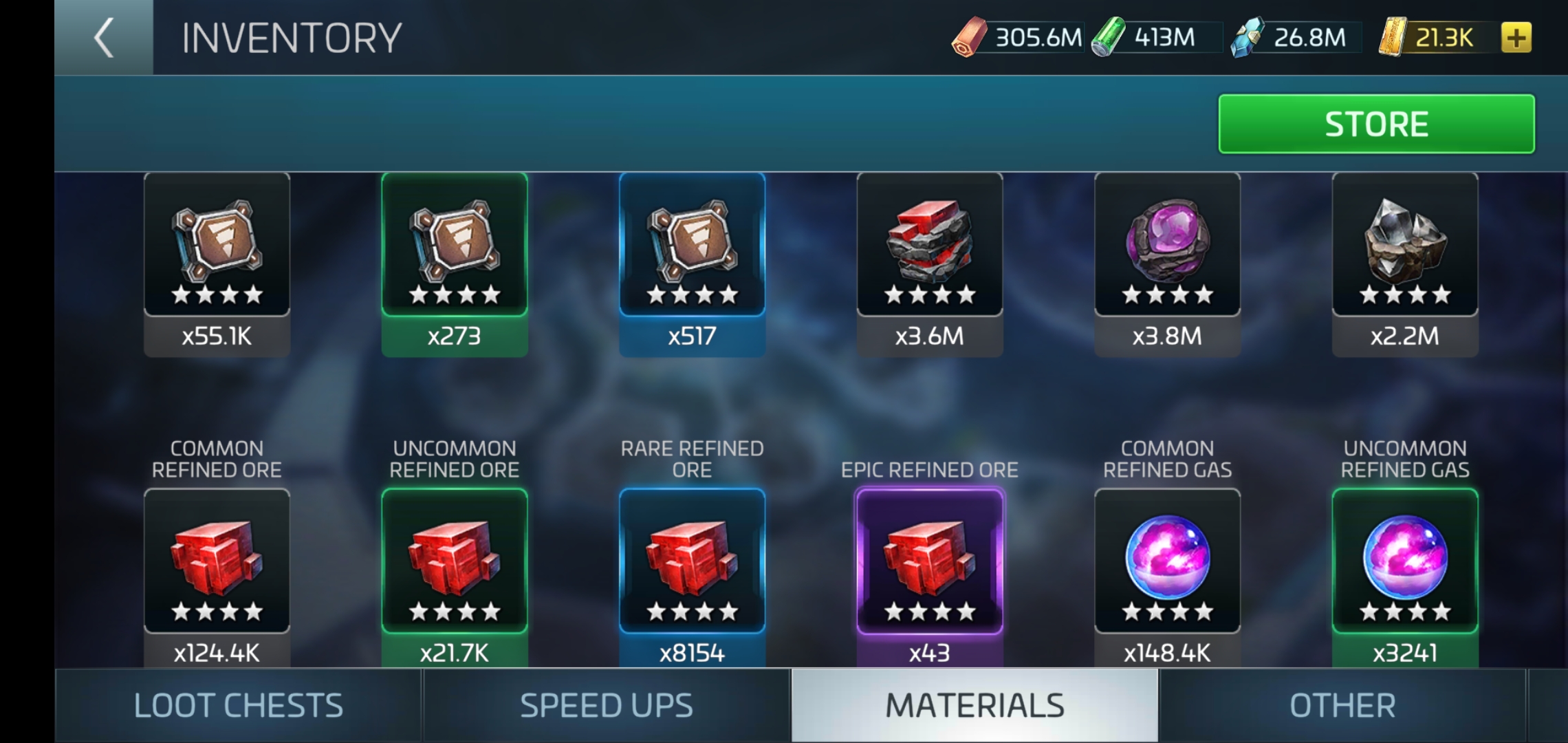
Task: Click the alloy resource counter showing 305.6M
Action: [x=1025, y=39]
